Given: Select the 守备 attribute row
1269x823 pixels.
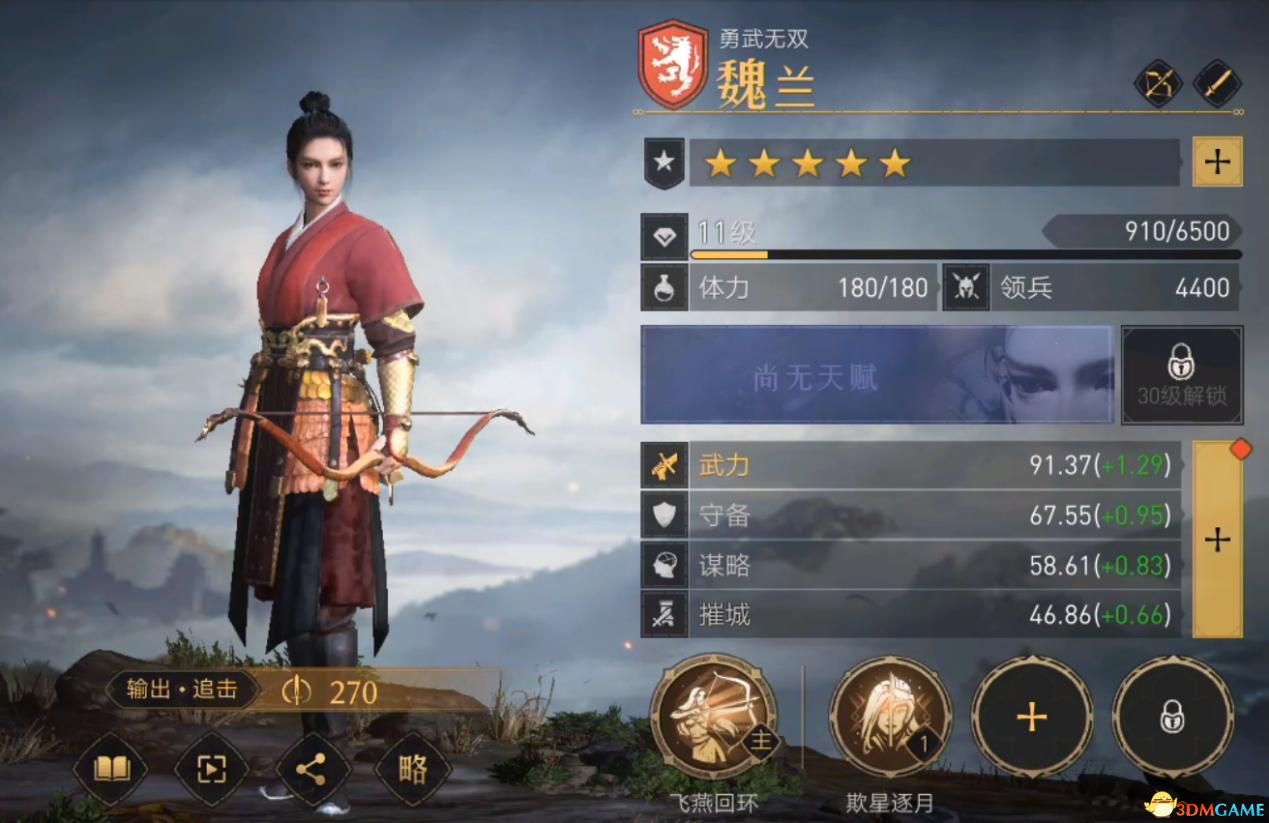Looking at the screenshot, I should pos(910,516).
